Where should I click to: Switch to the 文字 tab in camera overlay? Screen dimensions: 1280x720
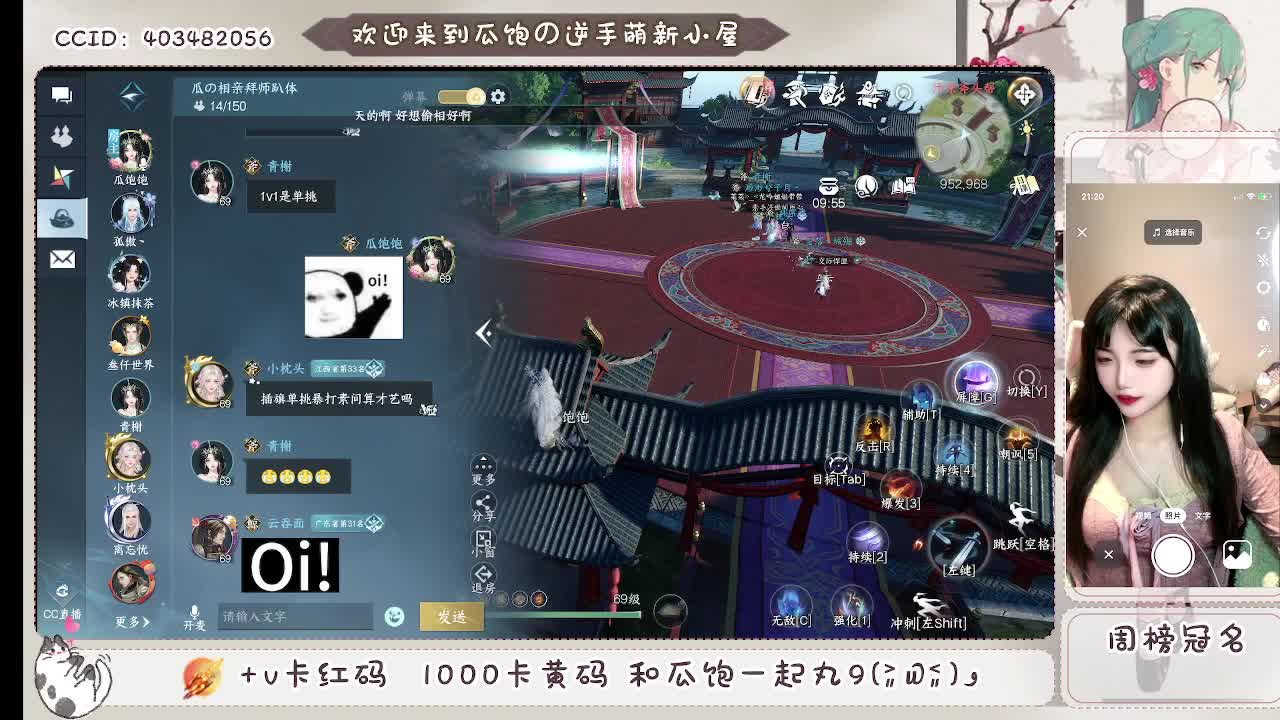[x=1203, y=515]
